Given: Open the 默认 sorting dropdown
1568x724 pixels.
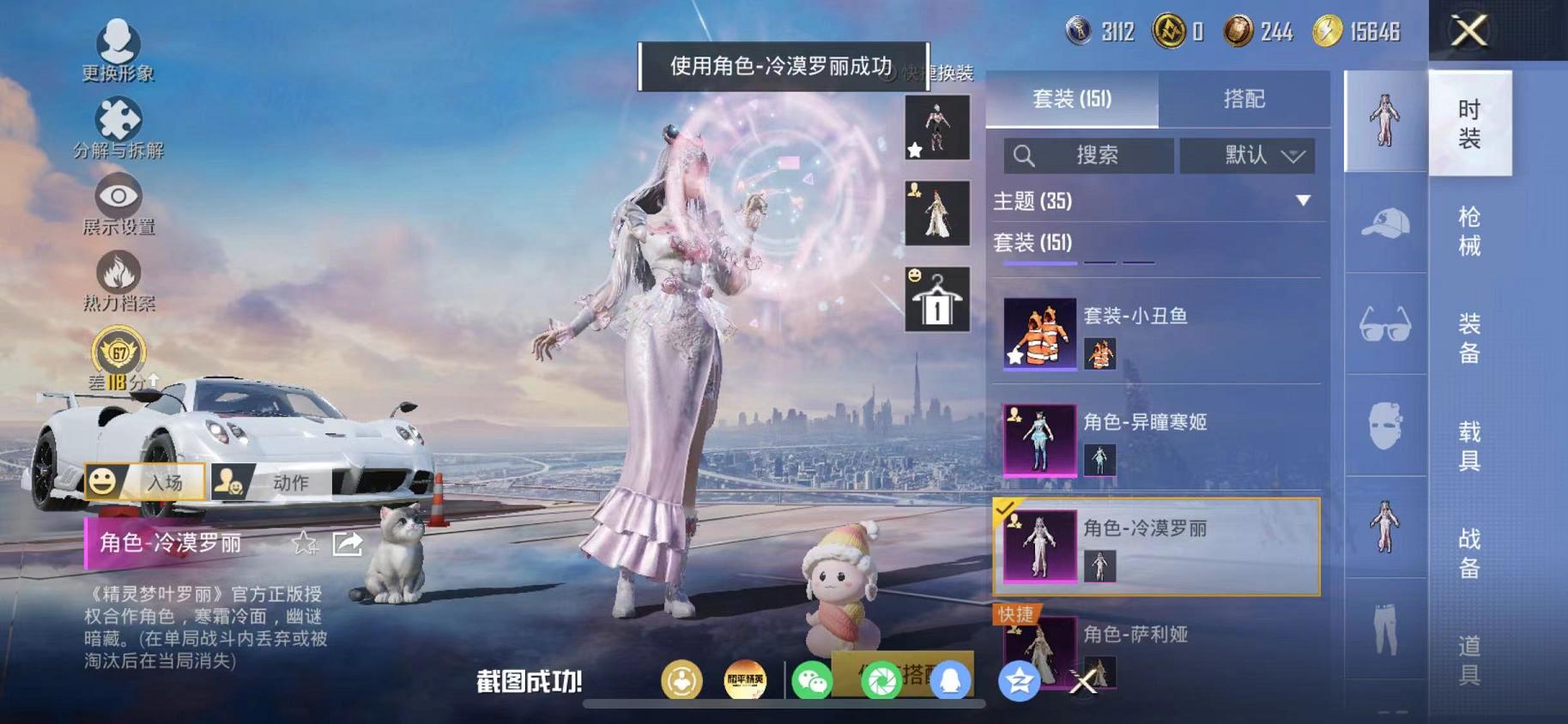Looking at the screenshot, I should pos(1246,155).
